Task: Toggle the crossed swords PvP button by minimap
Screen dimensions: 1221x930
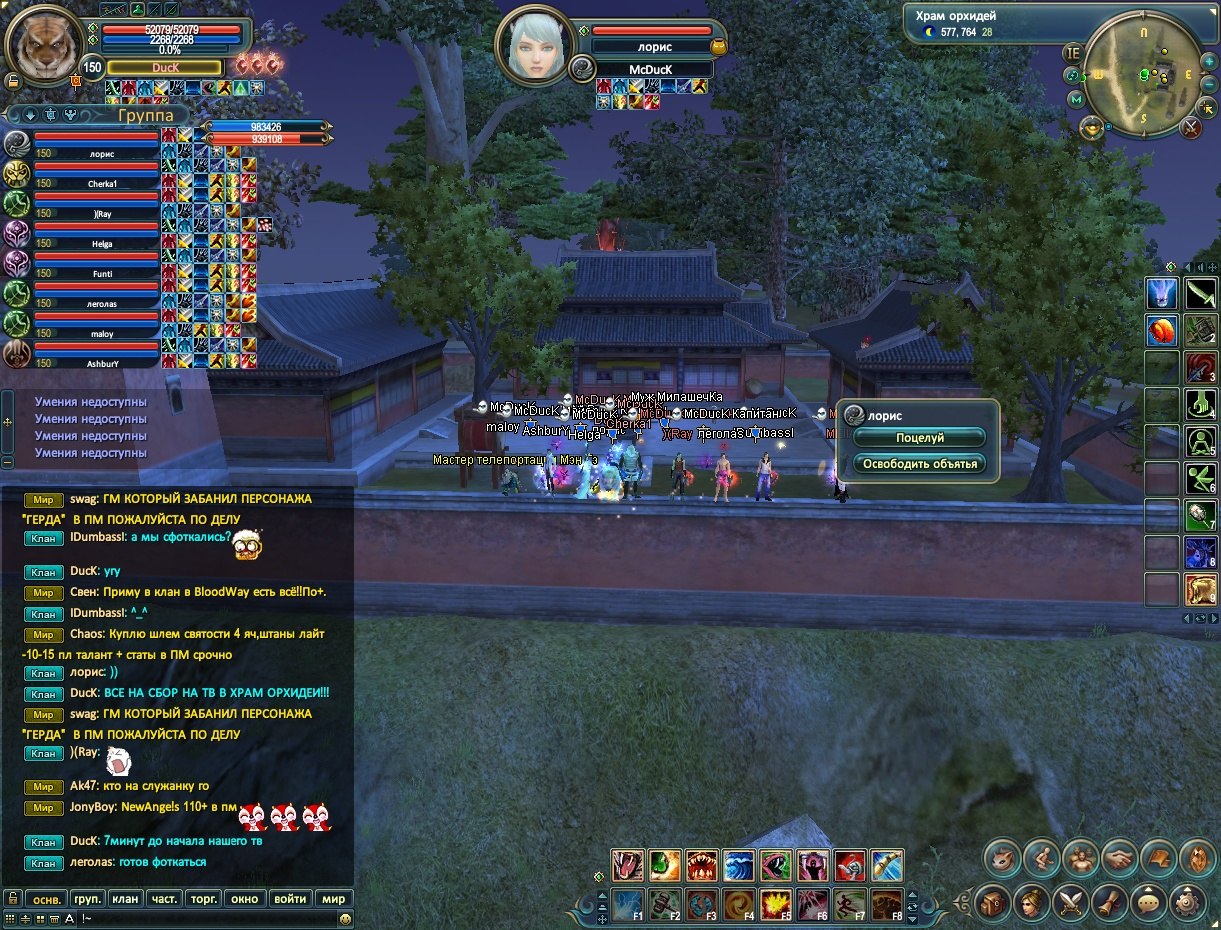Action: click(x=1190, y=127)
